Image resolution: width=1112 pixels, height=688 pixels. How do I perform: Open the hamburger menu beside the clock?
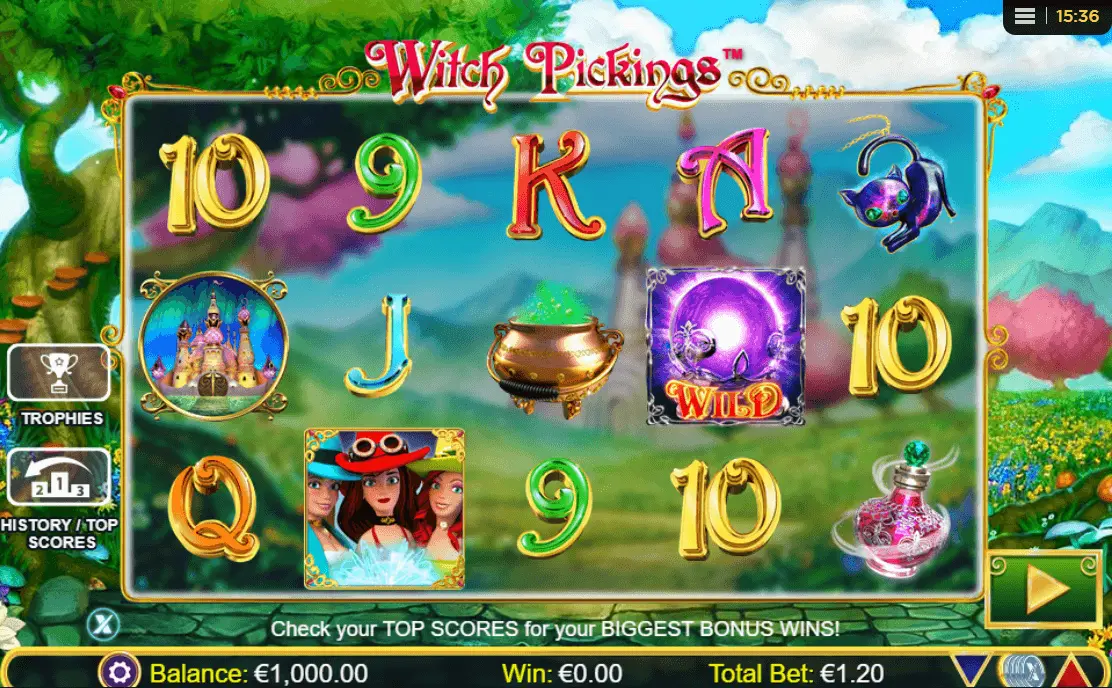click(1024, 17)
